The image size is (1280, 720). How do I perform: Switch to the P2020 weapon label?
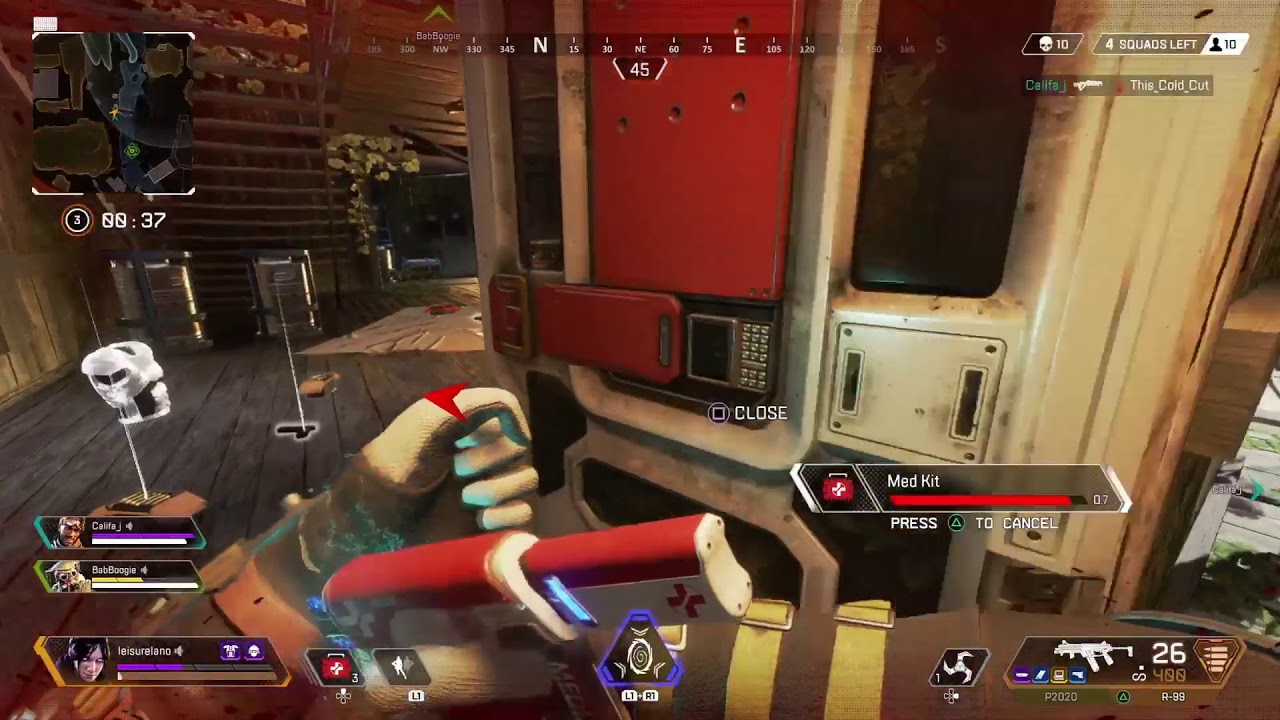click(1061, 697)
